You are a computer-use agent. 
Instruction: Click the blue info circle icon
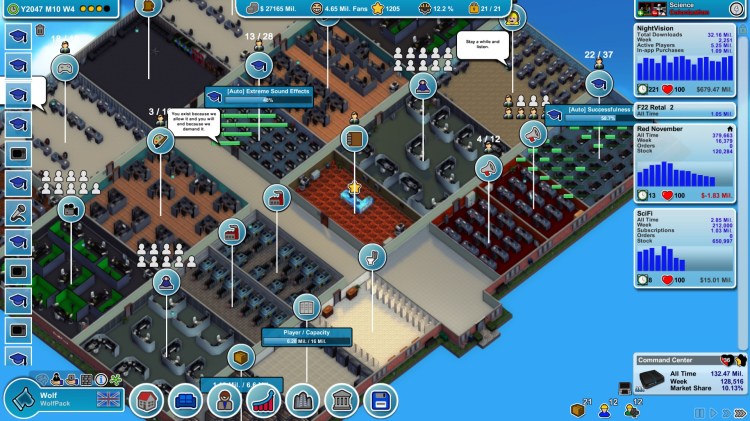point(102,379)
